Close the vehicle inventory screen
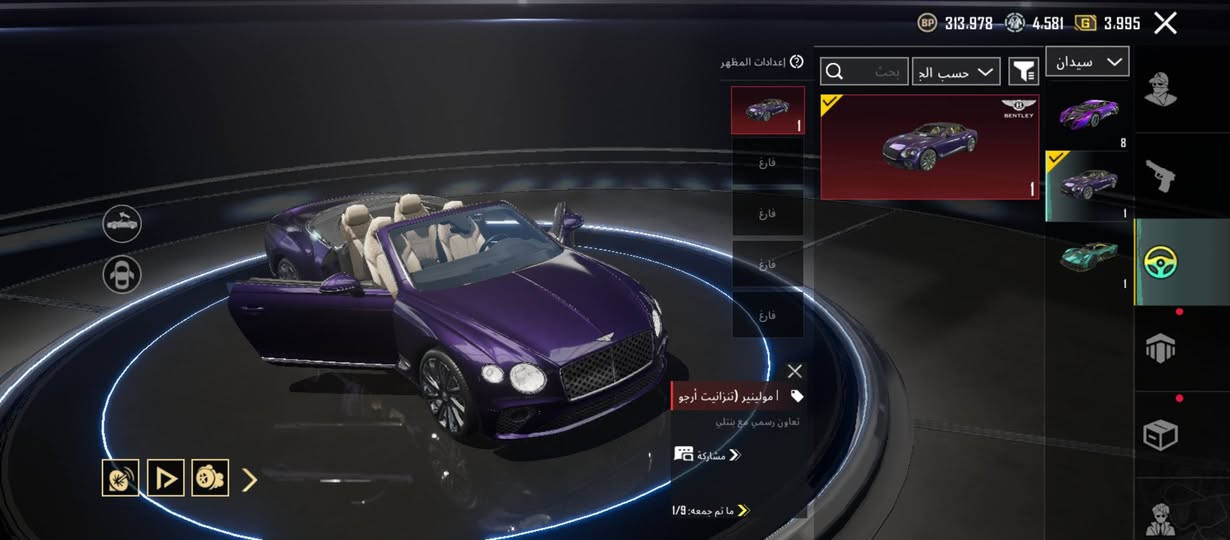The width and height of the screenshot is (1230, 540). (1165, 23)
